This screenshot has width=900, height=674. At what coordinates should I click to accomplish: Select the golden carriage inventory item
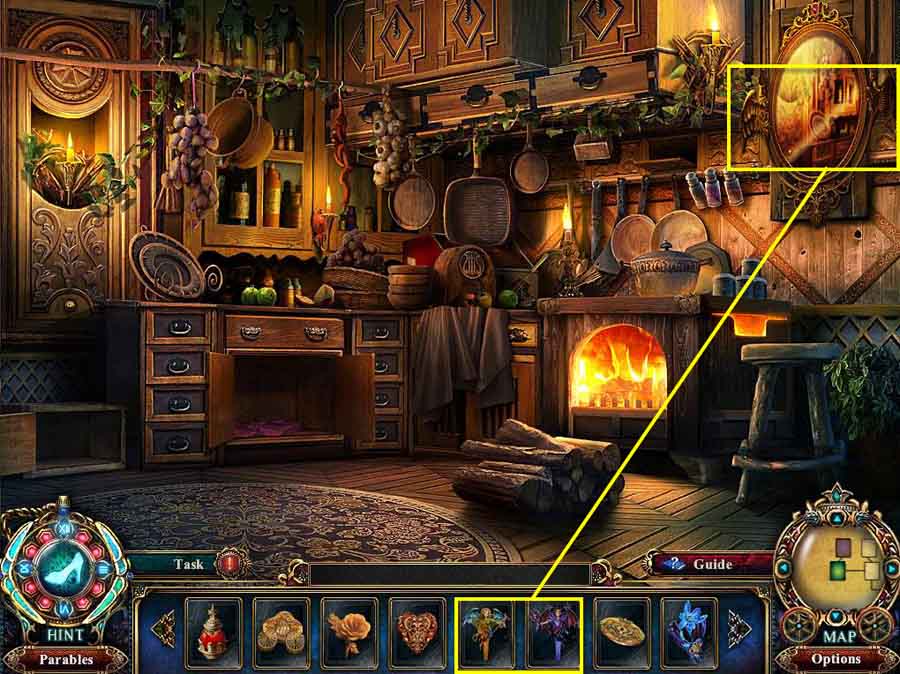pyautogui.click(x=281, y=631)
